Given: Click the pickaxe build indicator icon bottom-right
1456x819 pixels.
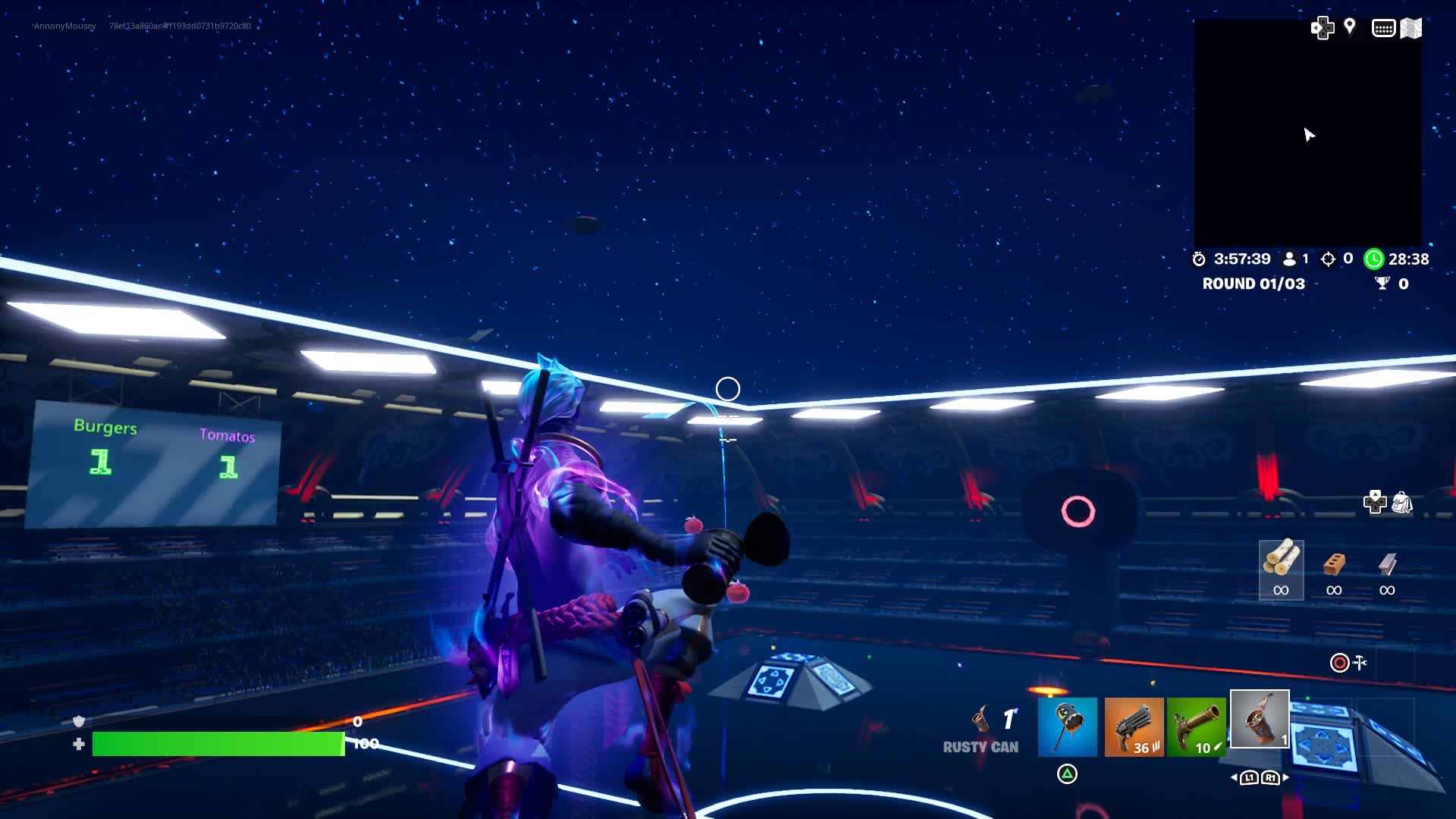Looking at the screenshot, I should (x=1360, y=663).
